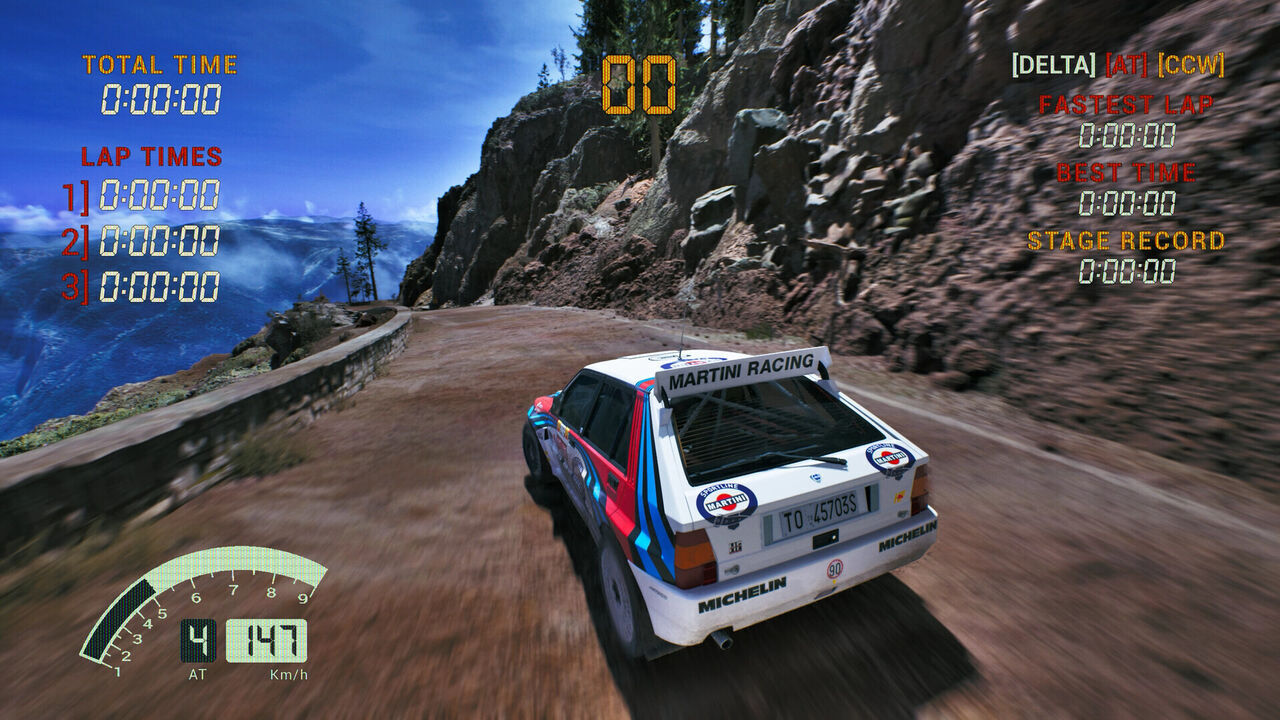The height and width of the screenshot is (720, 1280).
Task: Toggle the CCW track direction setting
Action: (x=1191, y=66)
